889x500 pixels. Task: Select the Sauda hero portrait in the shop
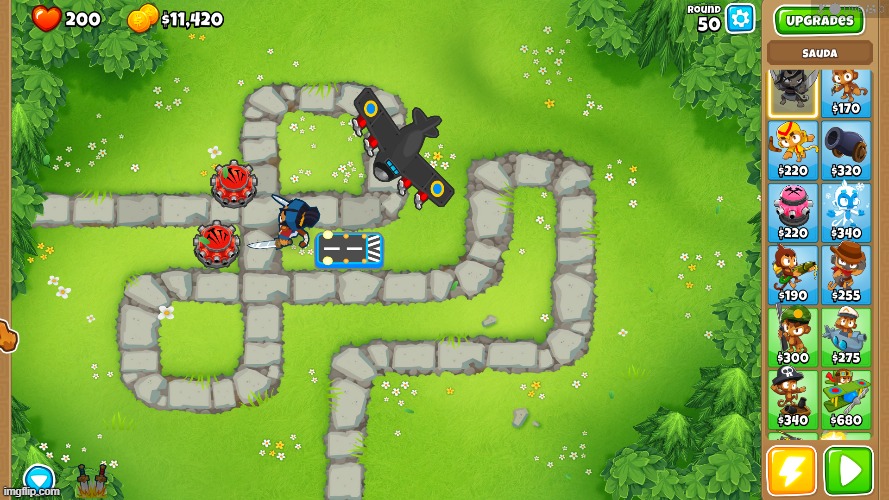[x=792, y=92]
